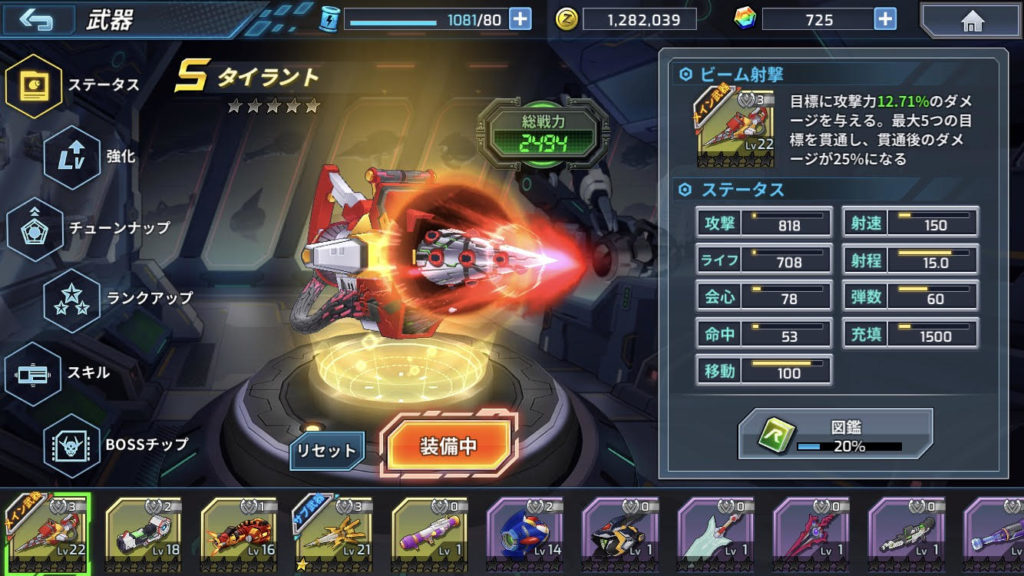Show the スキル tab
1024x576 pixels.
point(35,372)
